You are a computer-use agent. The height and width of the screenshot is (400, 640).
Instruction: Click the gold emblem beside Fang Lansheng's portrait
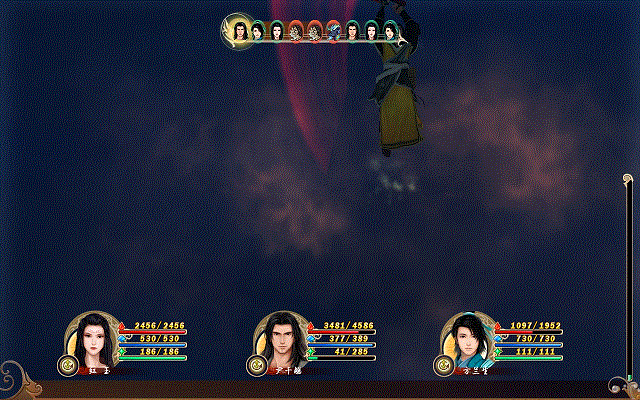point(442,366)
